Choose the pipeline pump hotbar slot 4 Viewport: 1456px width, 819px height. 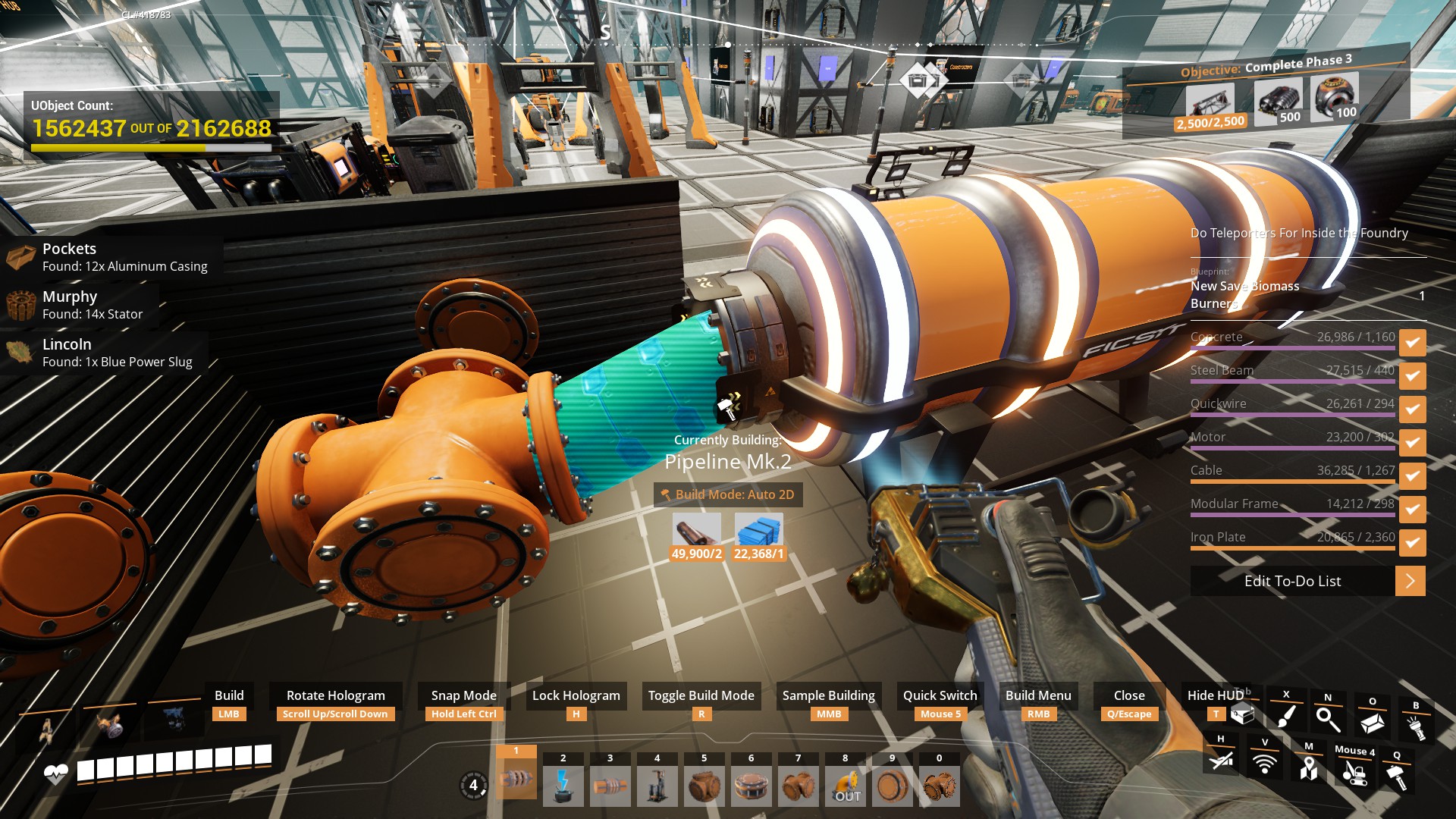click(657, 785)
